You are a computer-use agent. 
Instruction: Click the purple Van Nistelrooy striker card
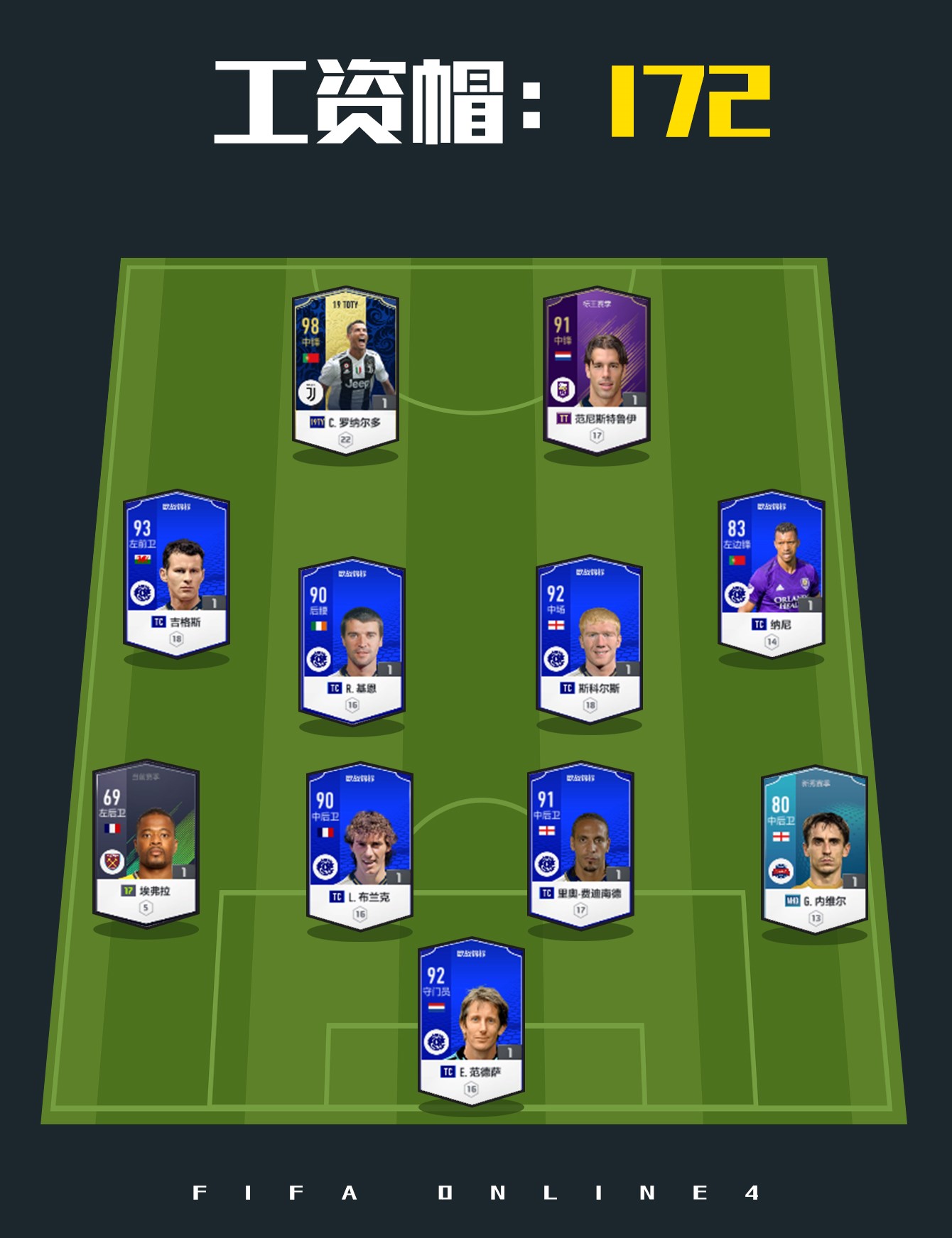click(597, 369)
